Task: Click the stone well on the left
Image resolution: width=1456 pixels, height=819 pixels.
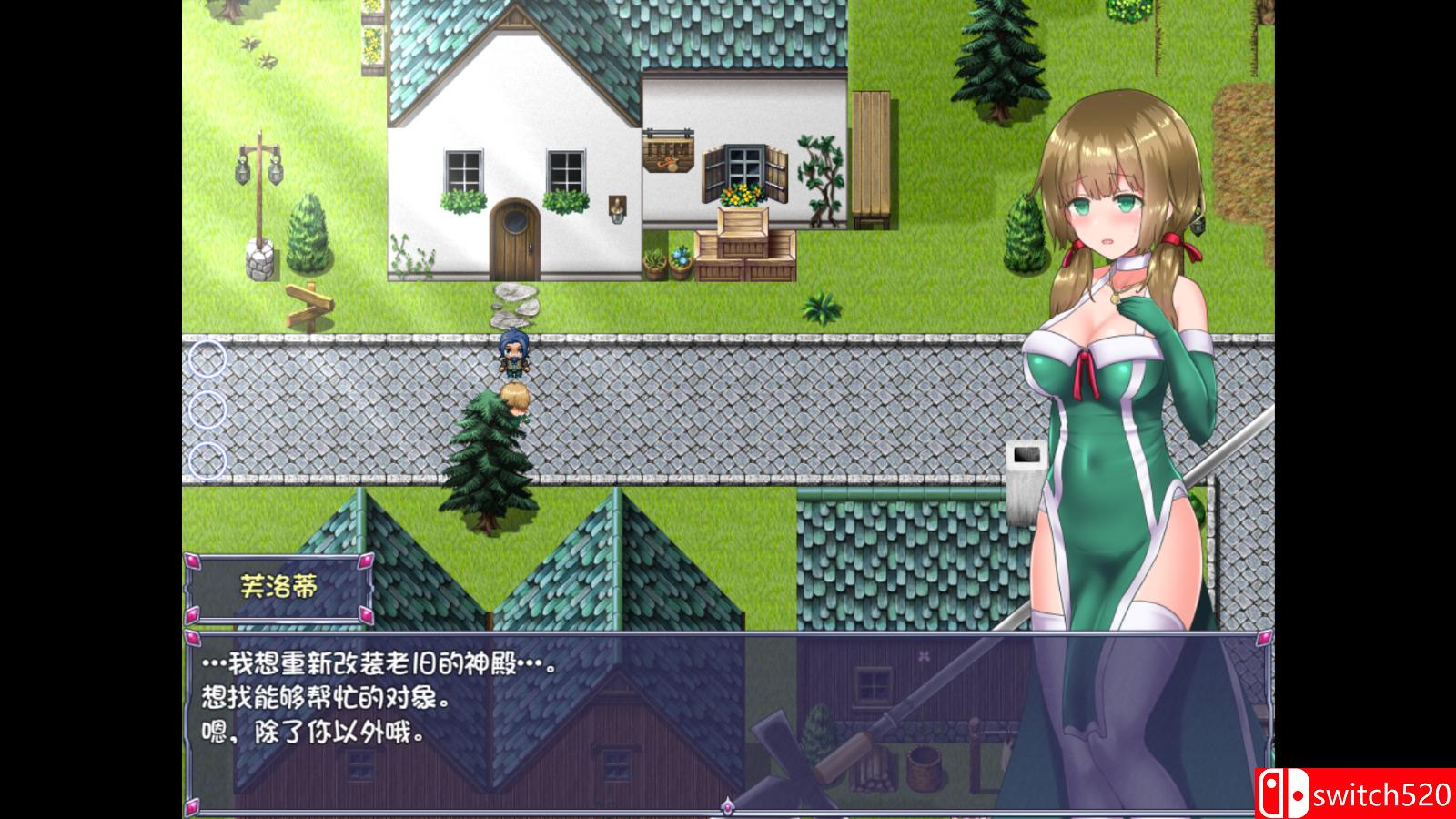Action: pos(261,259)
